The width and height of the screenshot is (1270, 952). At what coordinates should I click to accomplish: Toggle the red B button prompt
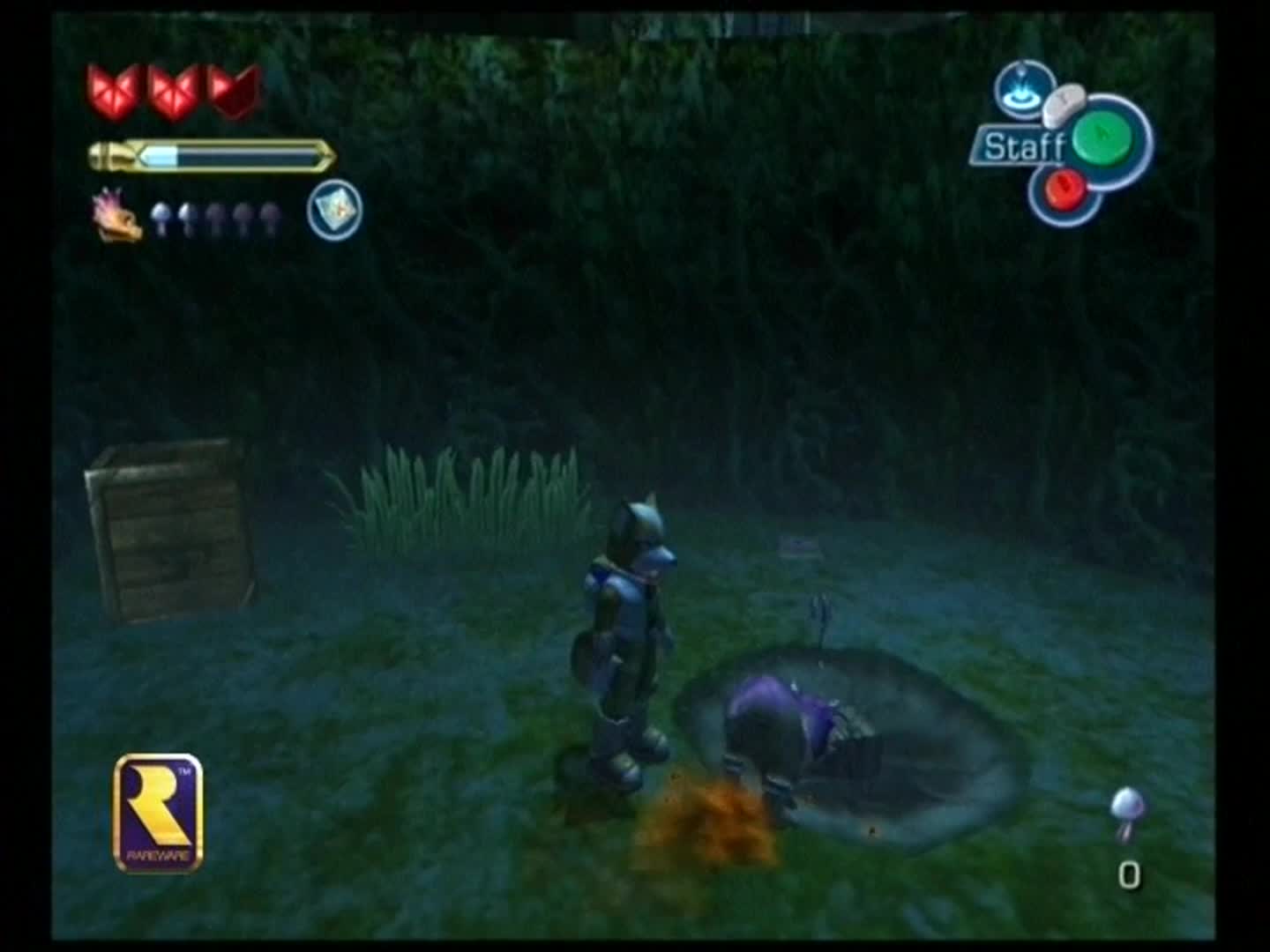[1065, 188]
